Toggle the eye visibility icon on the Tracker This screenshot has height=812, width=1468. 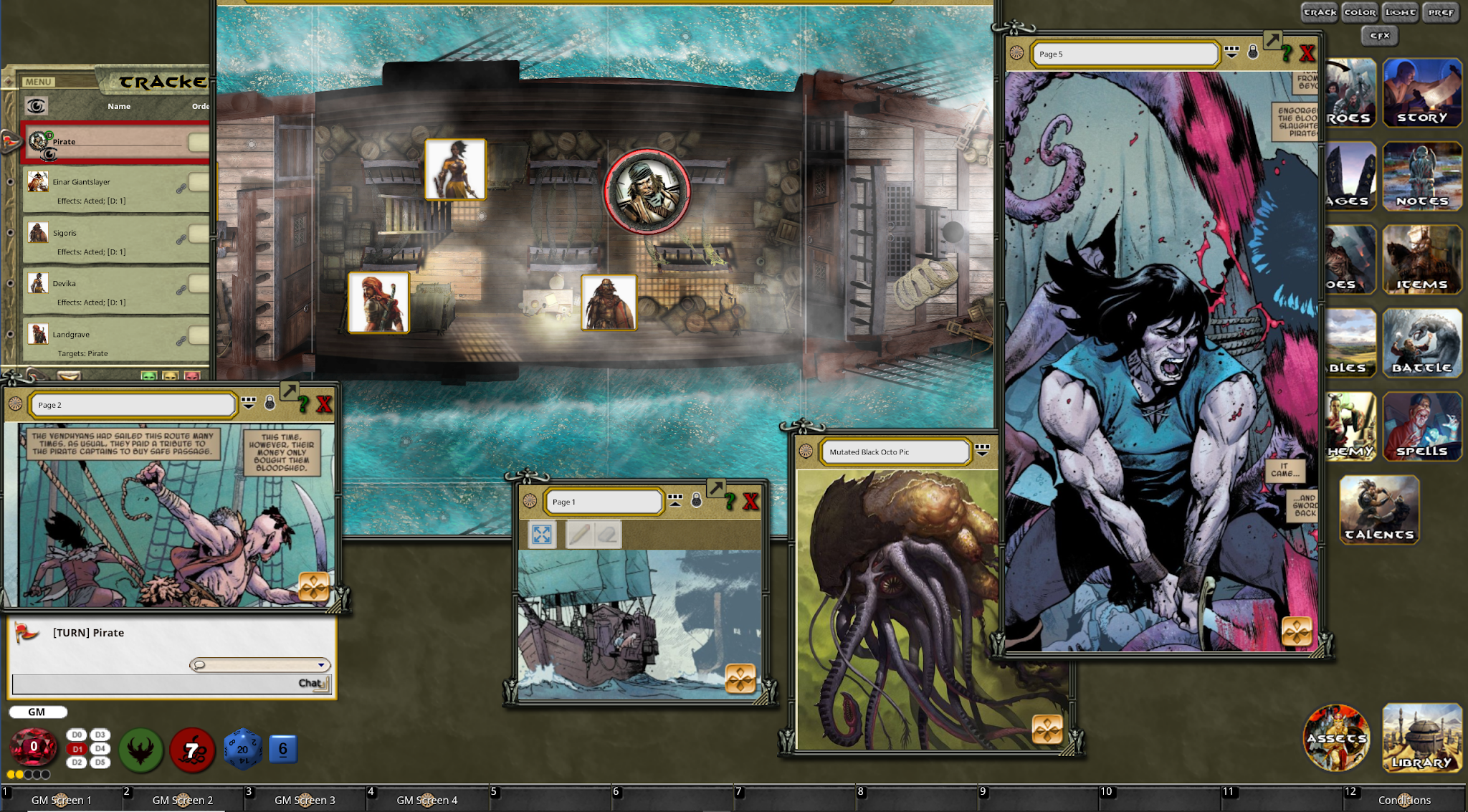point(35,106)
